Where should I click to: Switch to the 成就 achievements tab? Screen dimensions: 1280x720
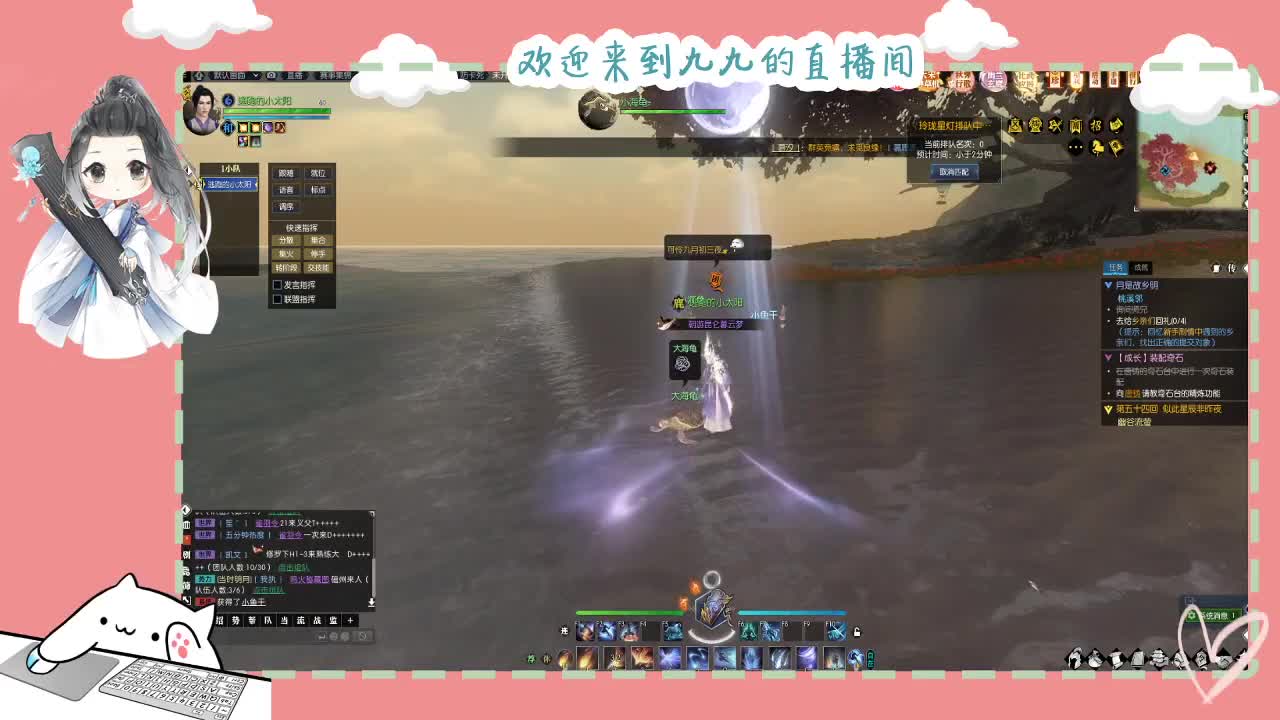coord(1142,267)
